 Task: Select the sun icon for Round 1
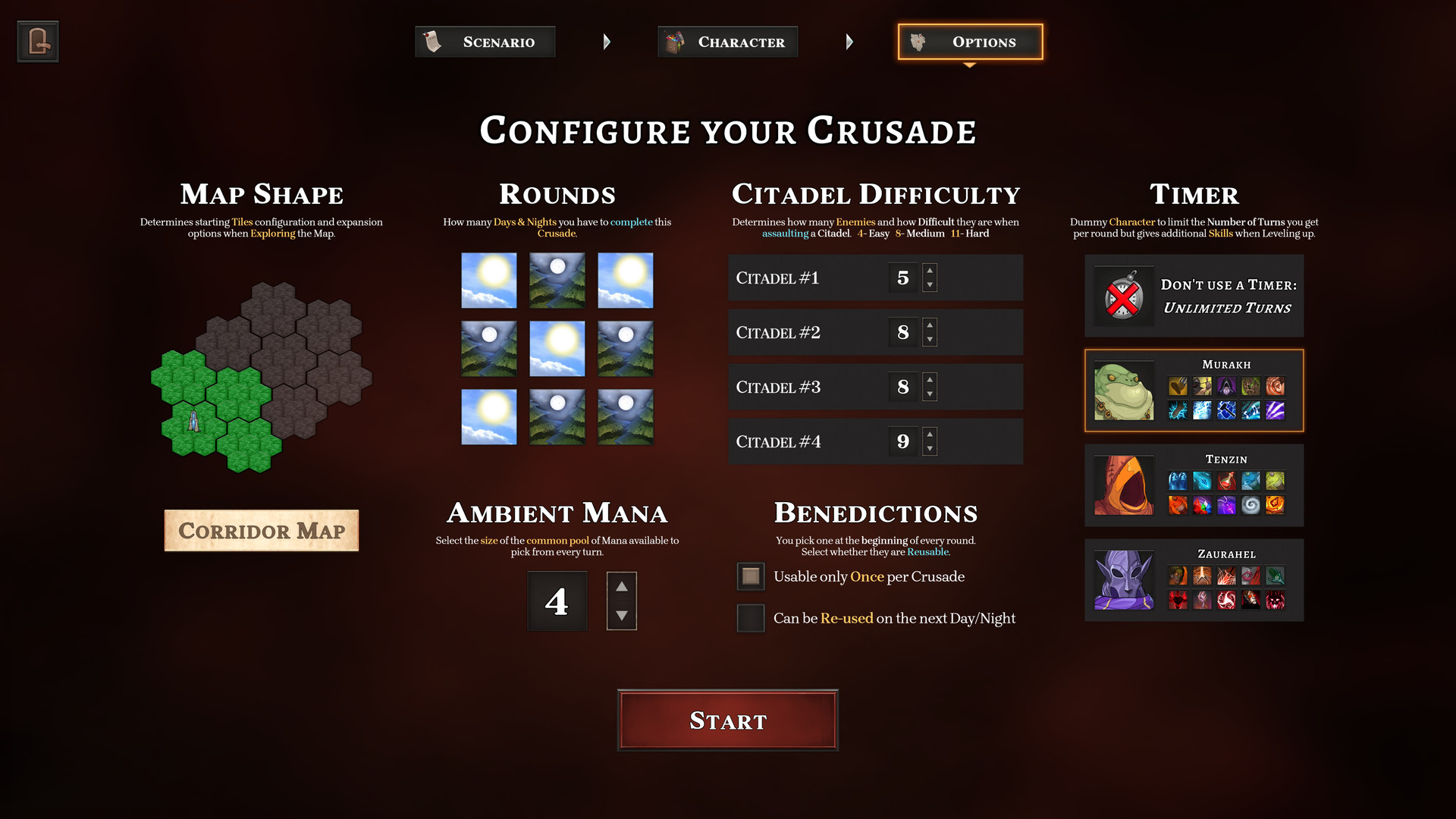coord(488,280)
